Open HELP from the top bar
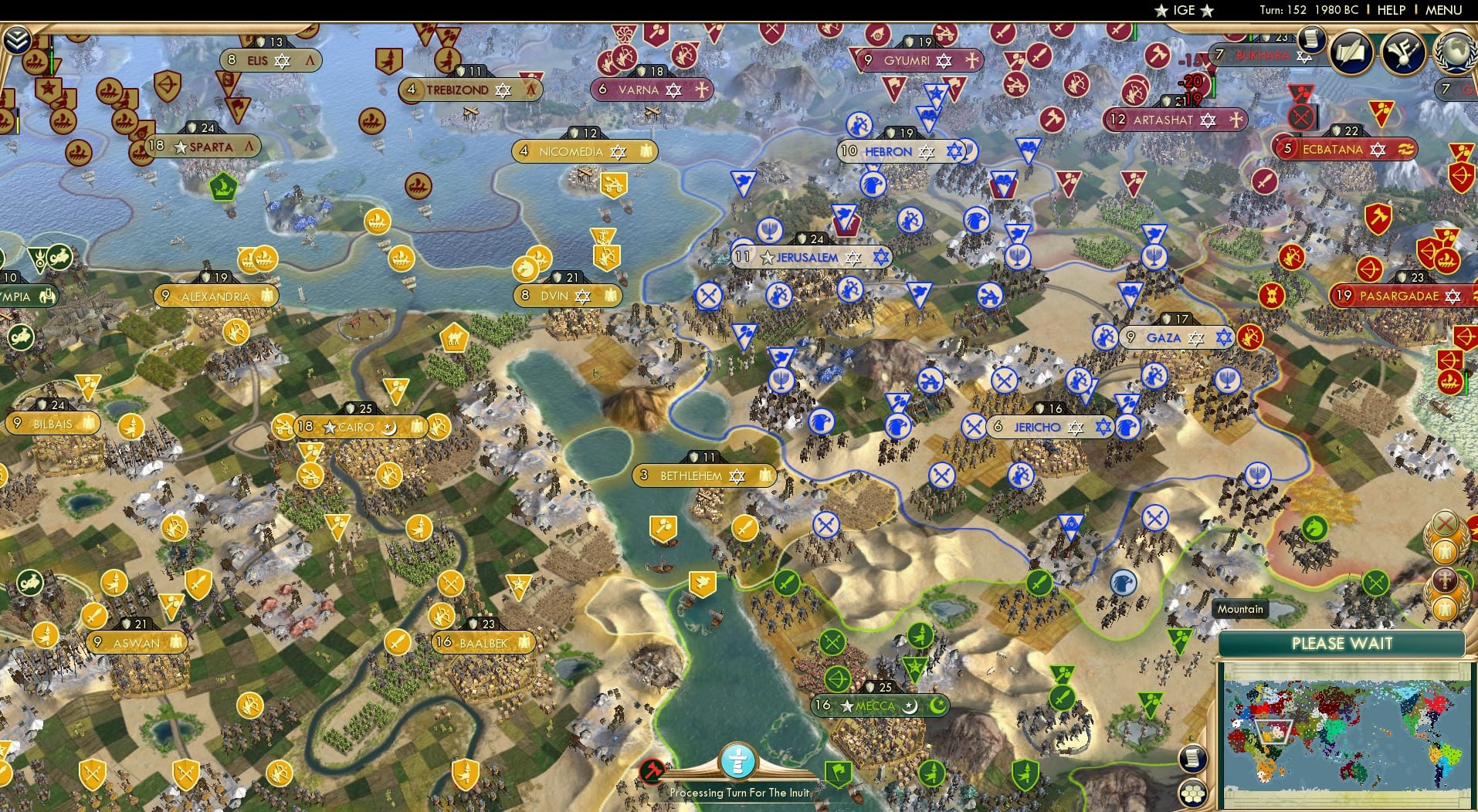Image resolution: width=1478 pixels, height=812 pixels. 1390,10
